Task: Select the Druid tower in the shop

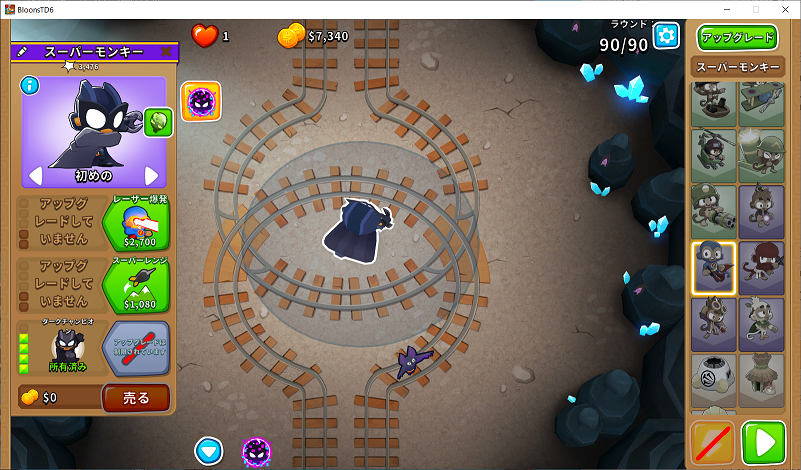Action: coord(761,323)
